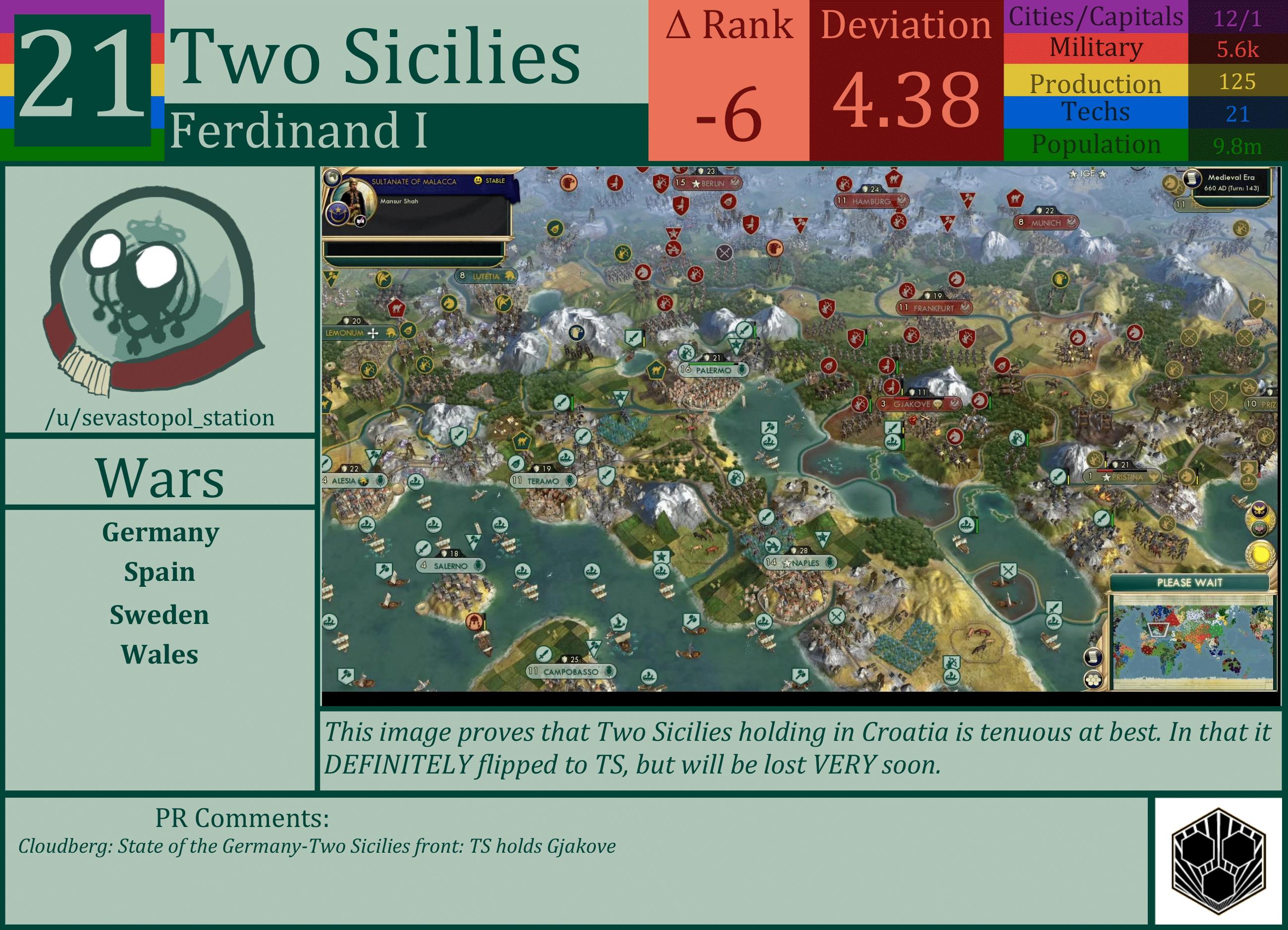The image size is (1288, 930).
Task: Toggle the STABLE smiley status indicator
Action: click(479, 181)
